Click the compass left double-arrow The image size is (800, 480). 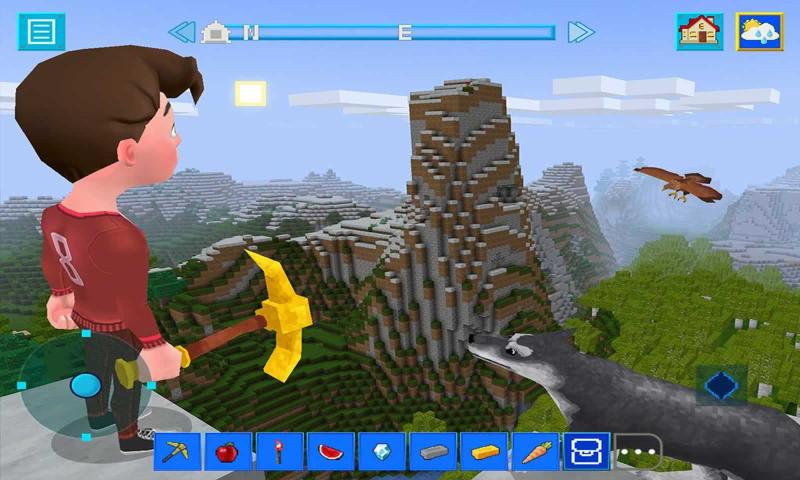click(x=181, y=32)
